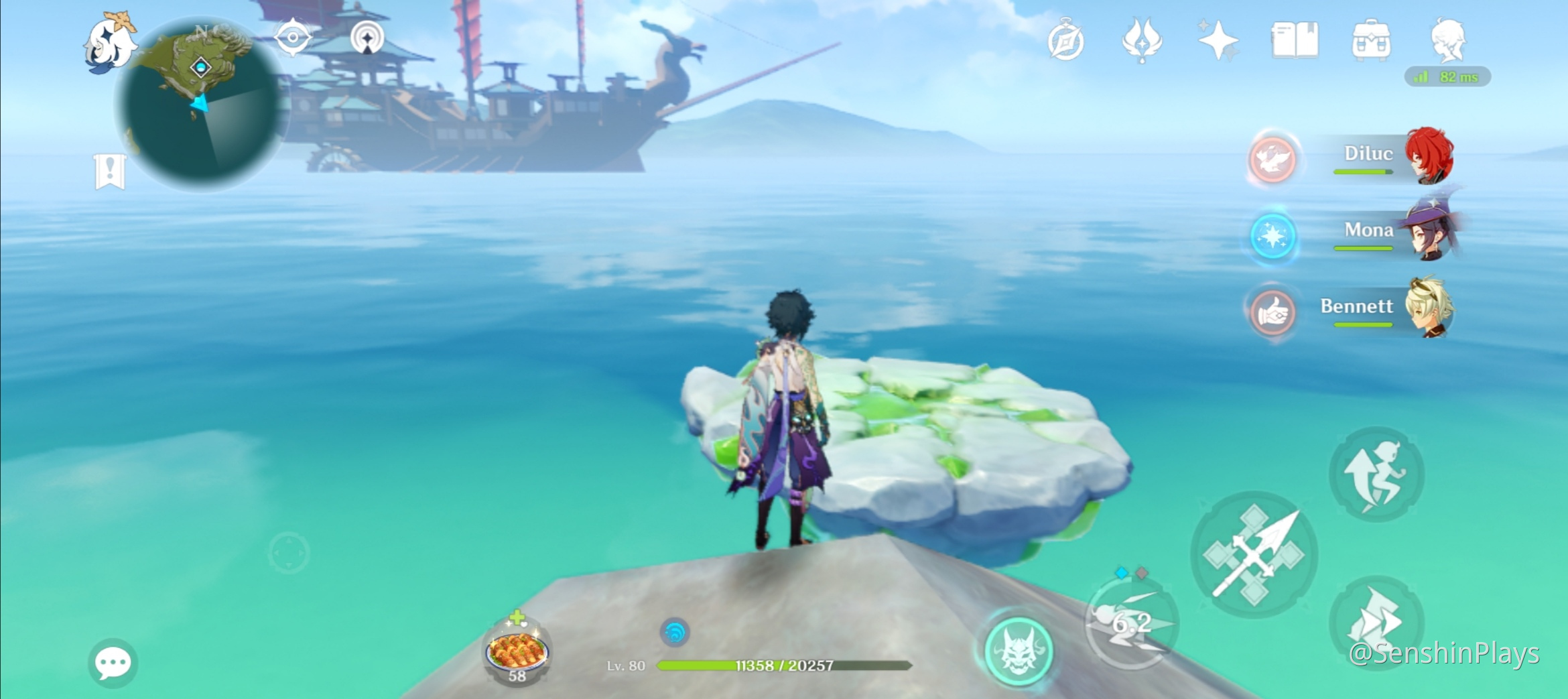
Task: Open the quest bookmark with exclamation mark
Action: (110, 172)
